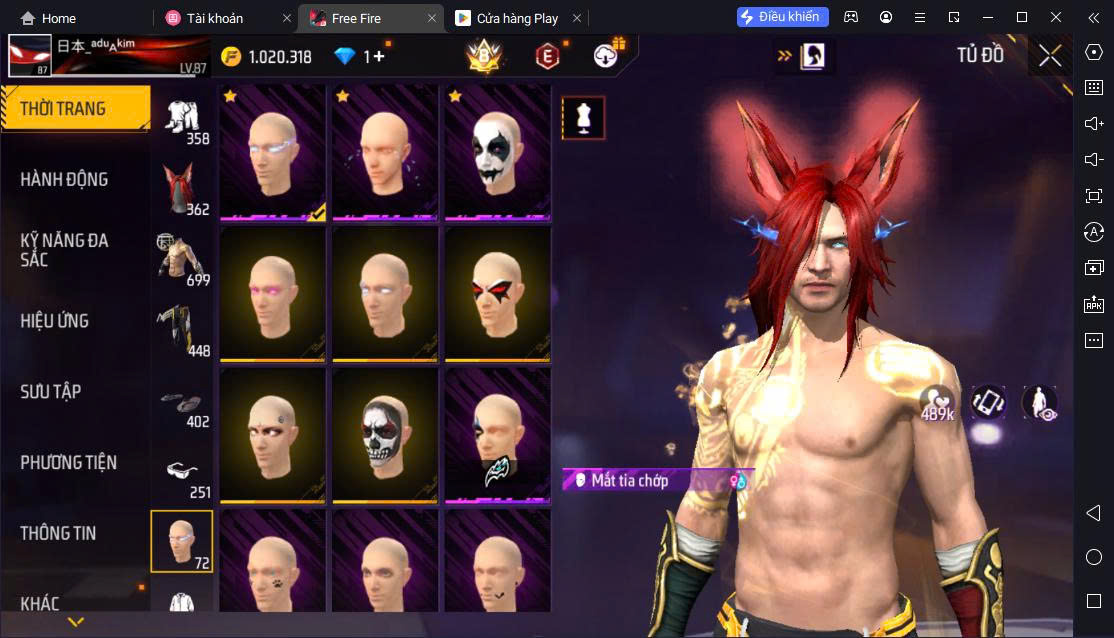Click the Điều khiển button
This screenshot has height=638, width=1114.
pos(783,17)
